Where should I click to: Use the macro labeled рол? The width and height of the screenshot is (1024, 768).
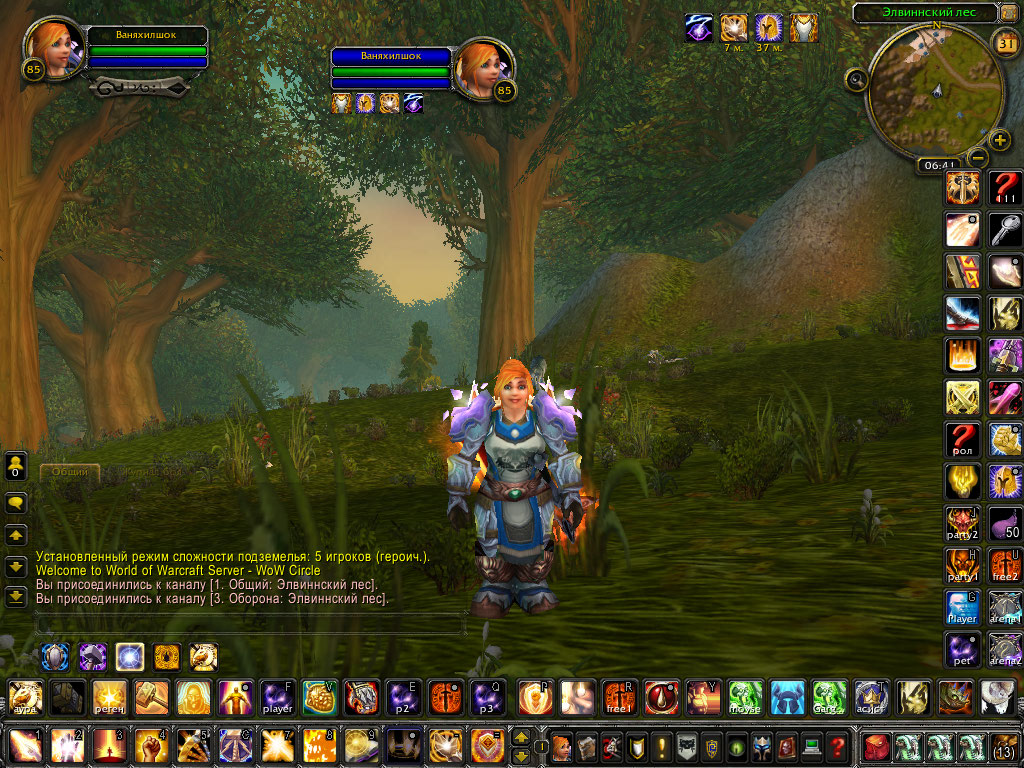point(962,439)
